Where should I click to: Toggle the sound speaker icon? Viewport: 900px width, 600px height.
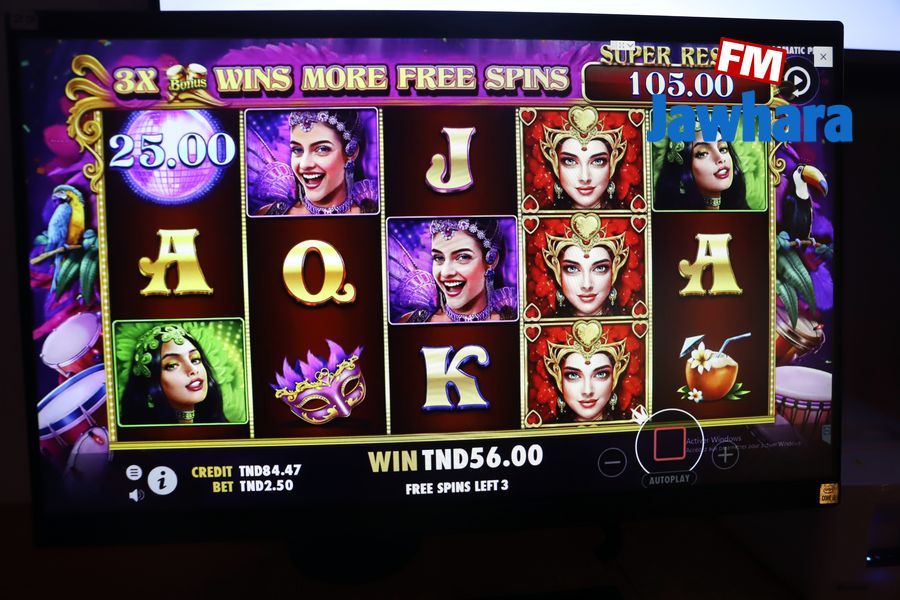(136, 494)
